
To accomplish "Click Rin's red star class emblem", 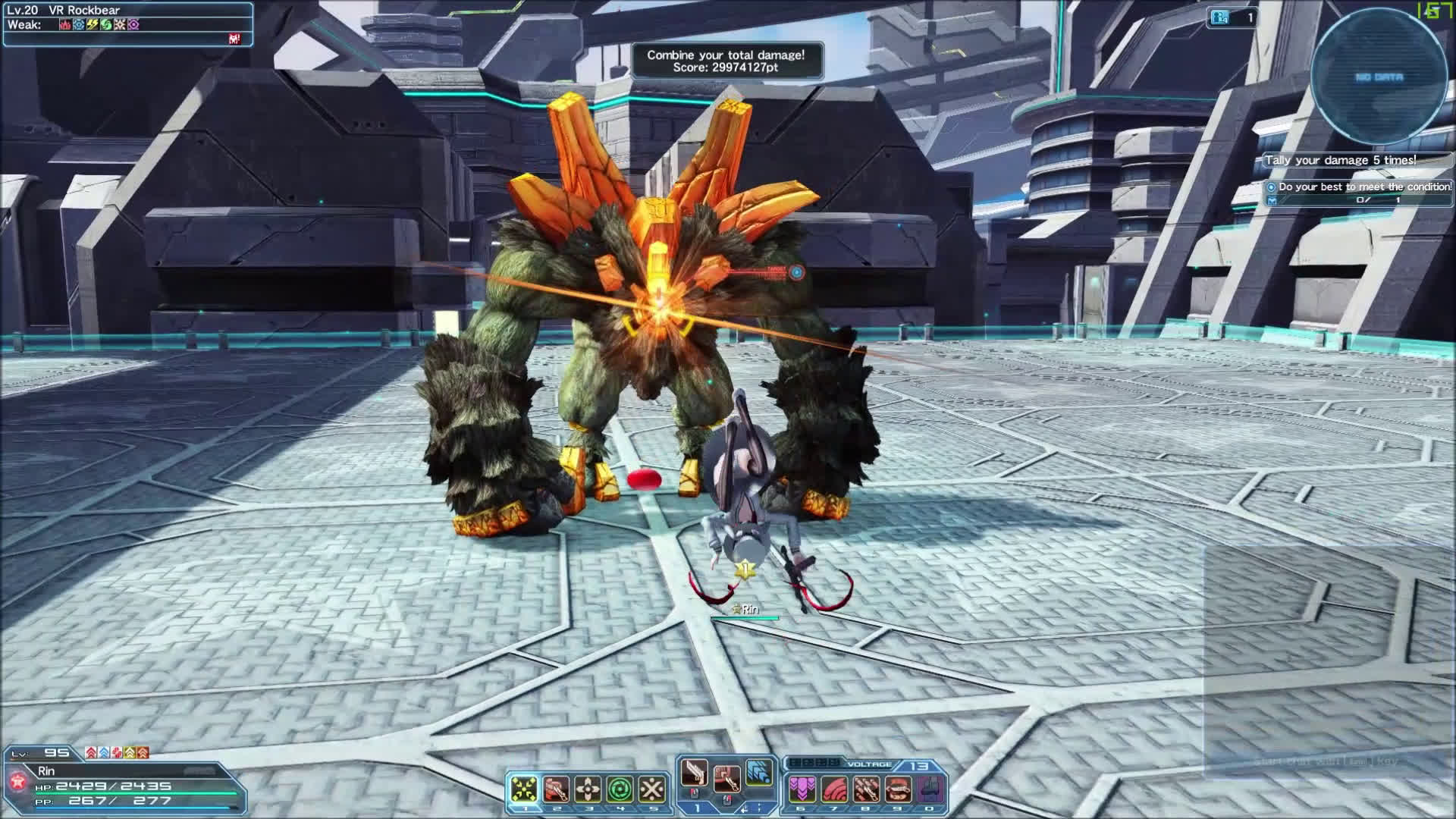I will click(17, 780).
